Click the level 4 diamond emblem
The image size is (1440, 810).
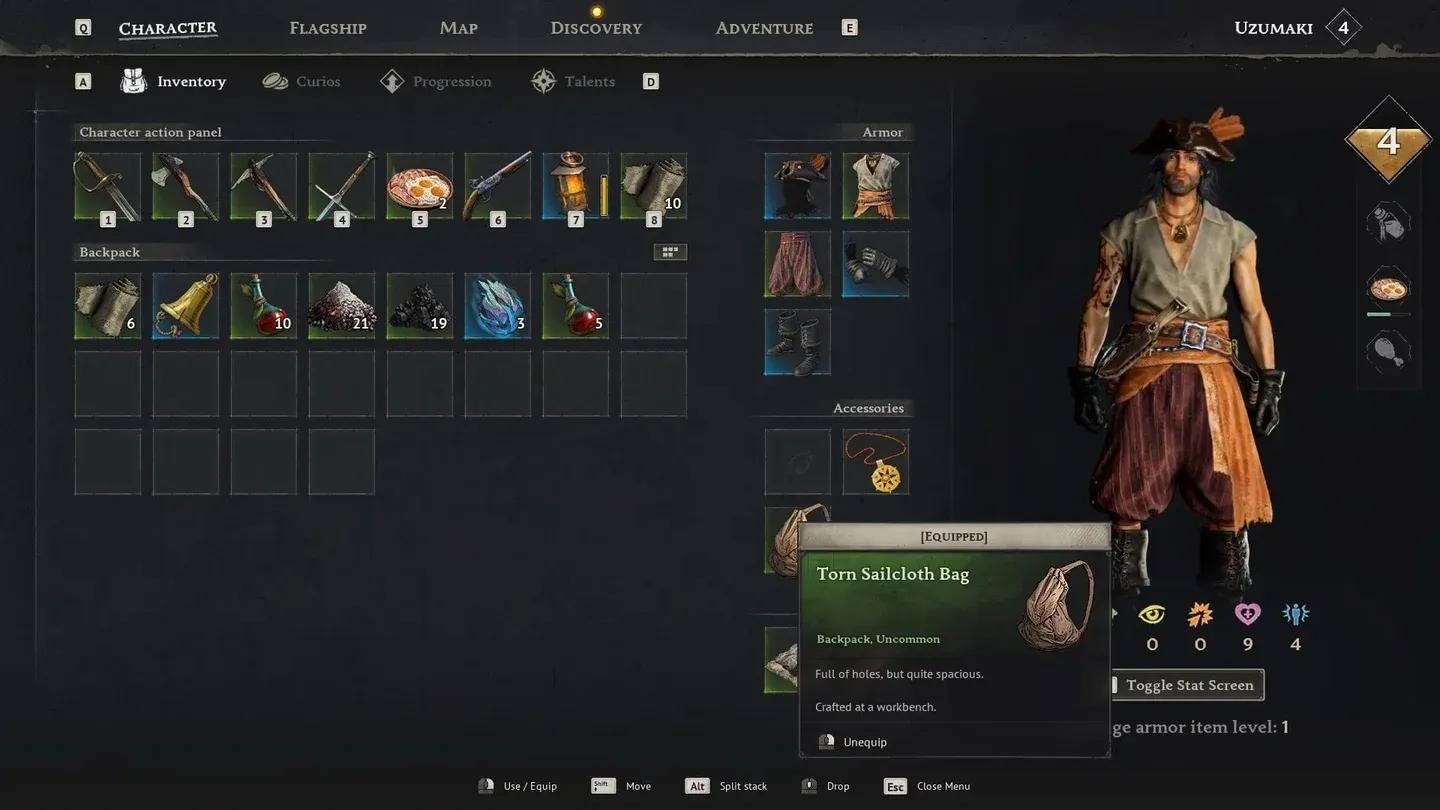(1388, 143)
